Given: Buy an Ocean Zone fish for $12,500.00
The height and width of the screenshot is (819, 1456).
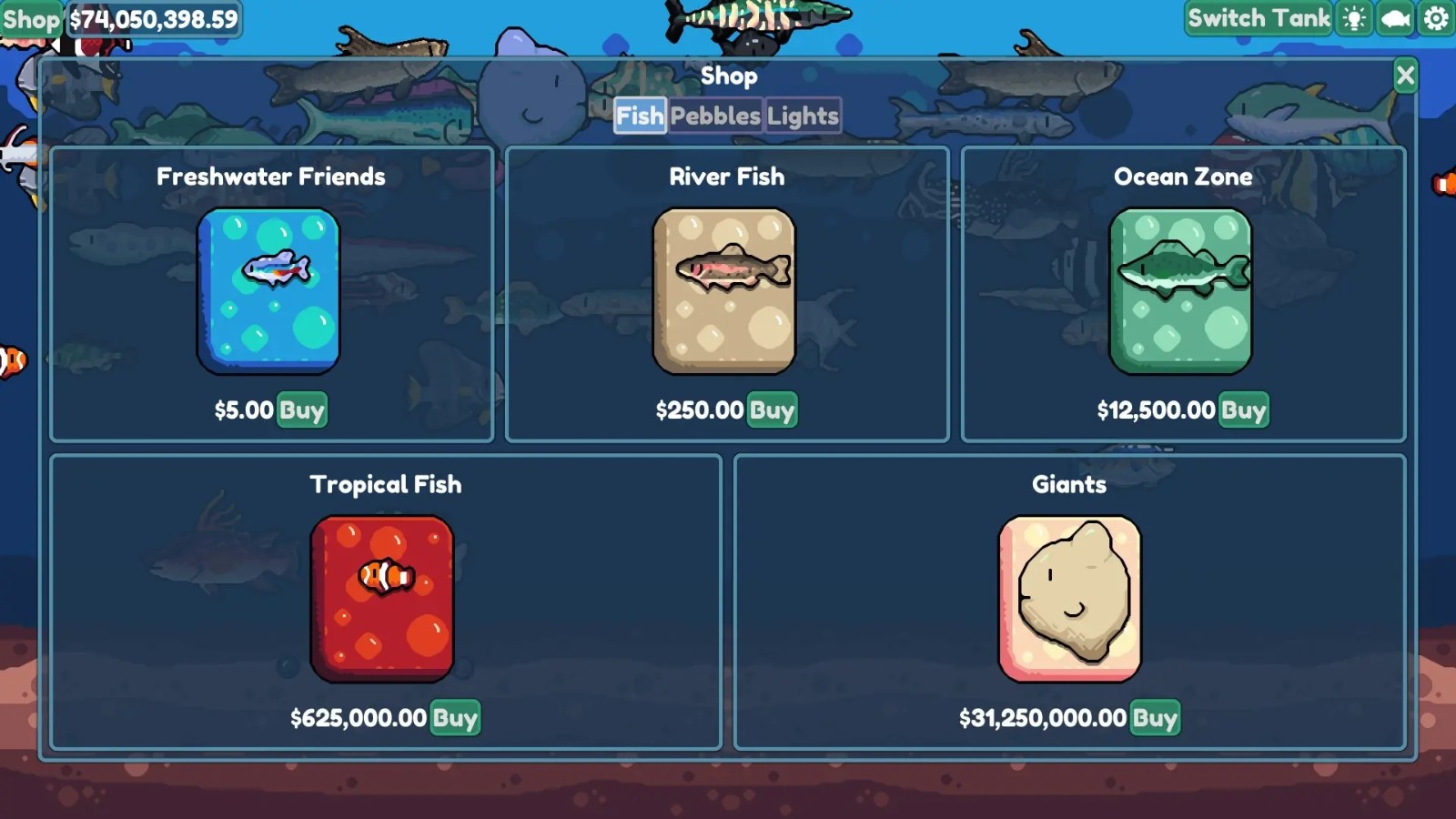Looking at the screenshot, I should (1245, 410).
